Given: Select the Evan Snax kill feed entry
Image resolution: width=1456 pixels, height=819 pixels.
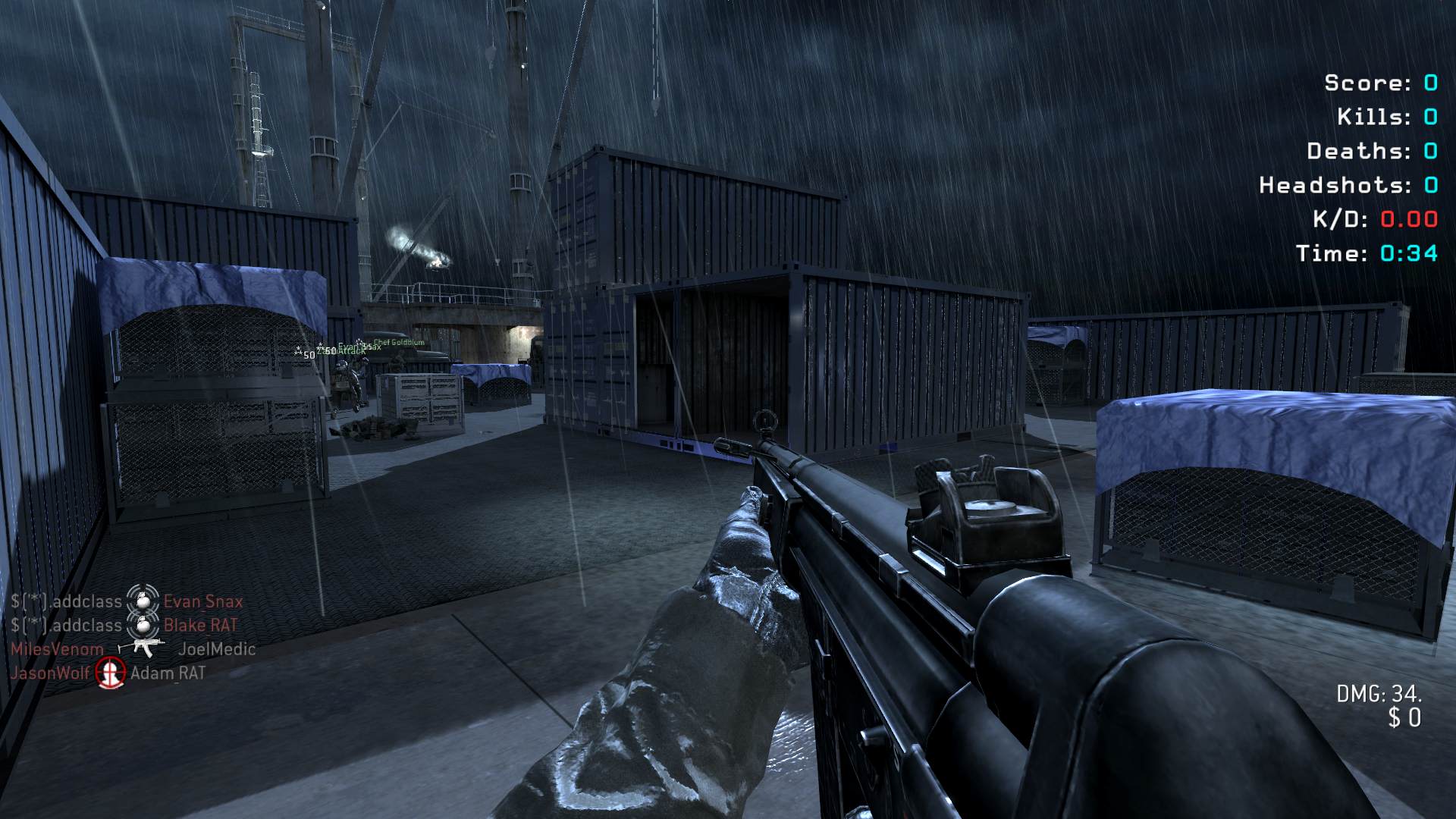Looking at the screenshot, I should click(202, 601).
